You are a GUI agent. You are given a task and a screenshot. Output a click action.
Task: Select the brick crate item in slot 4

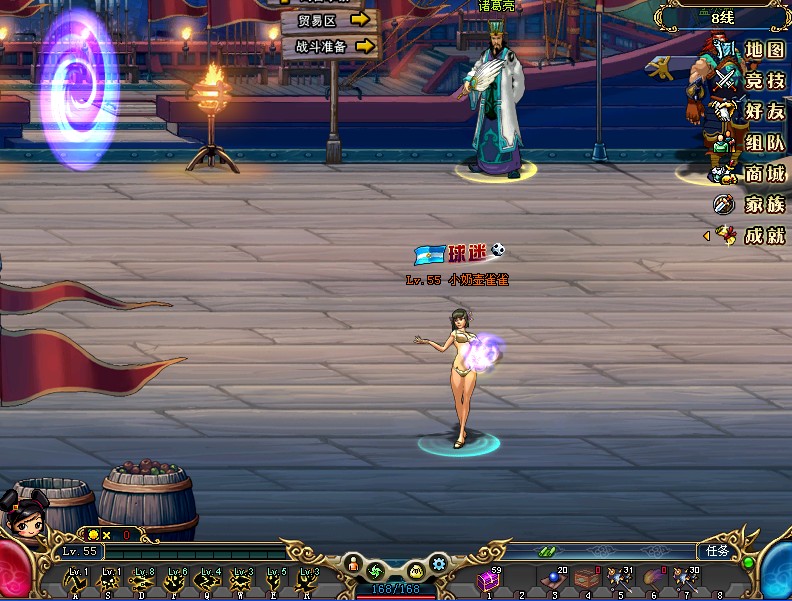[587, 580]
